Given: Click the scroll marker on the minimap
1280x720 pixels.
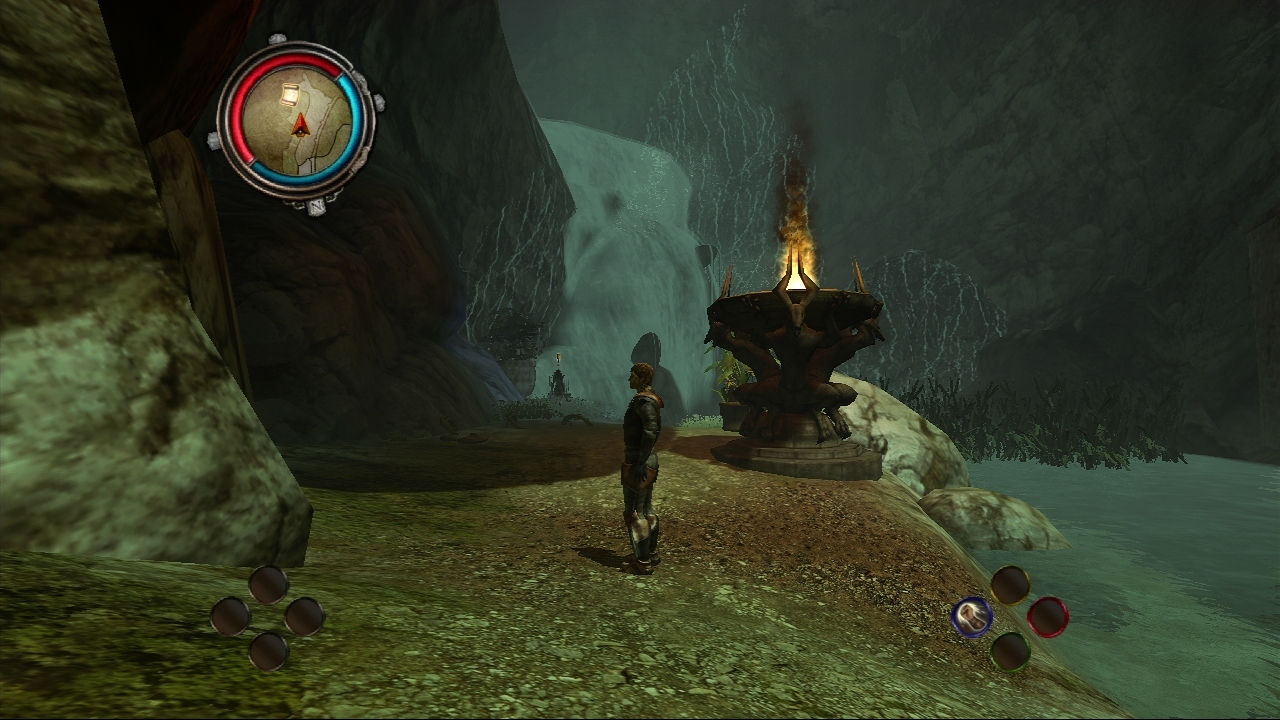Looking at the screenshot, I should [289, 94].
